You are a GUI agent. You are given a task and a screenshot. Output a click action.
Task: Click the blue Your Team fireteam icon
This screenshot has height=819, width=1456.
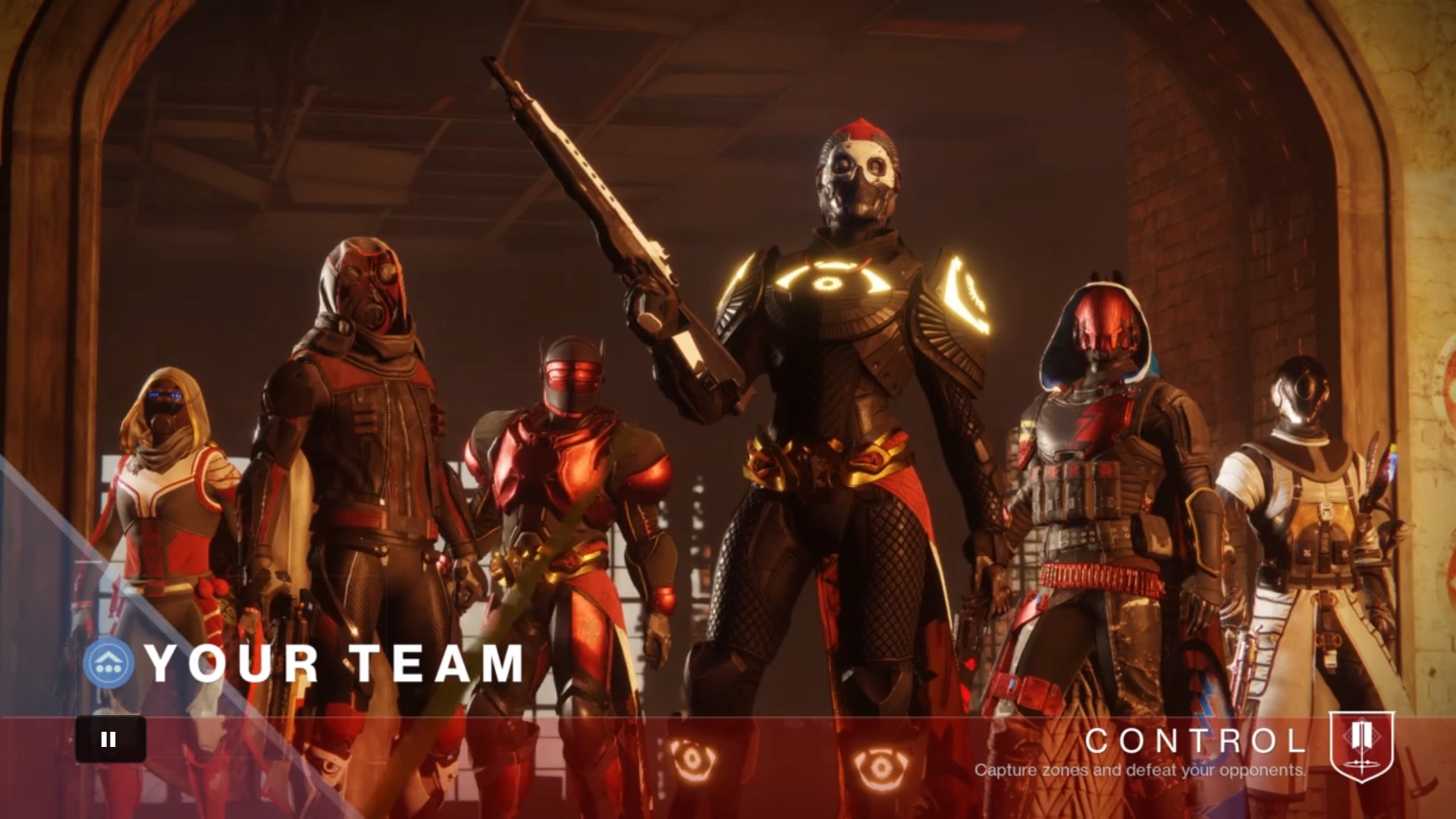(x=109, y=663)
